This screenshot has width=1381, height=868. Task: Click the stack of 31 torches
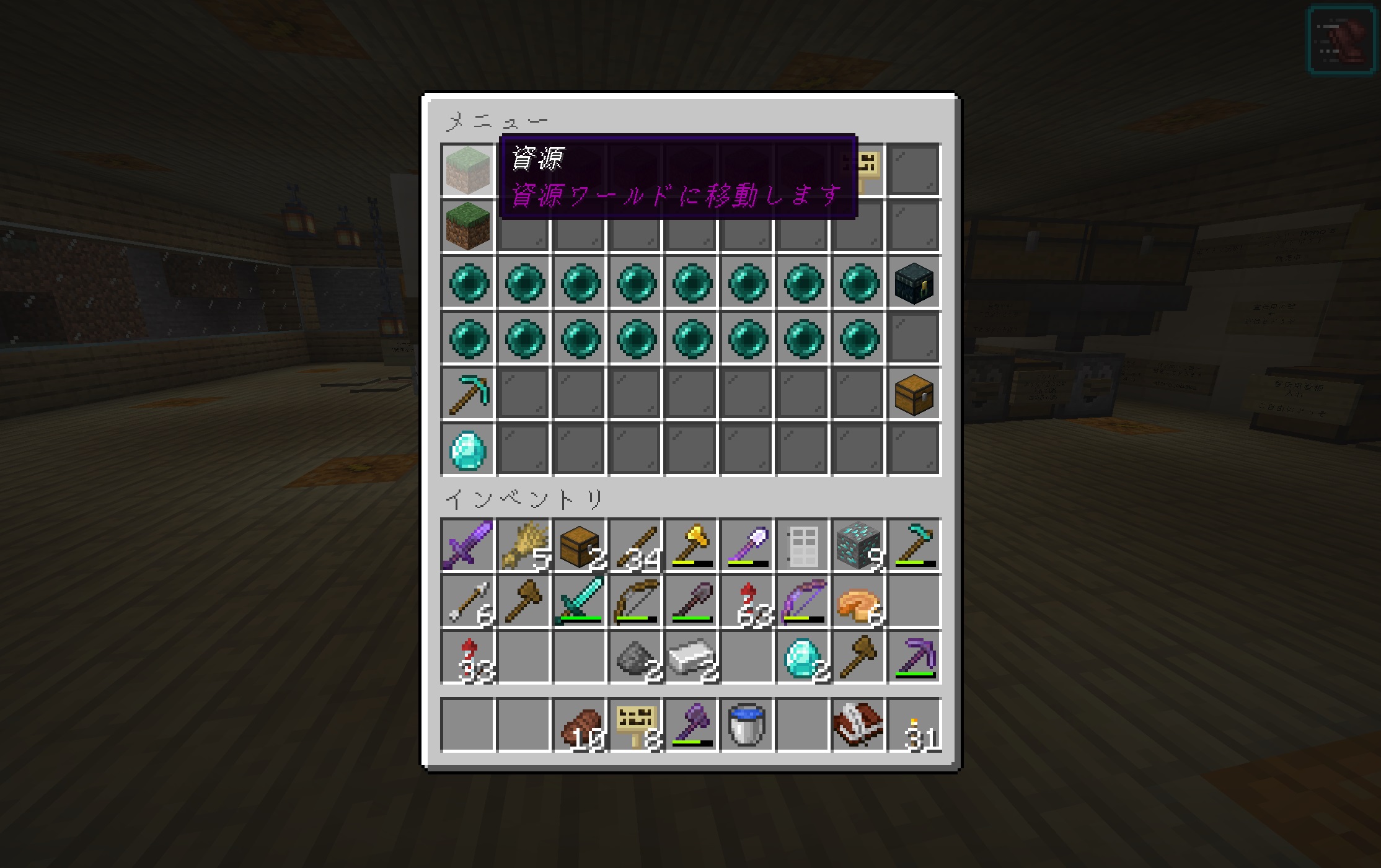pyautogui.click(x=914, y=725)
